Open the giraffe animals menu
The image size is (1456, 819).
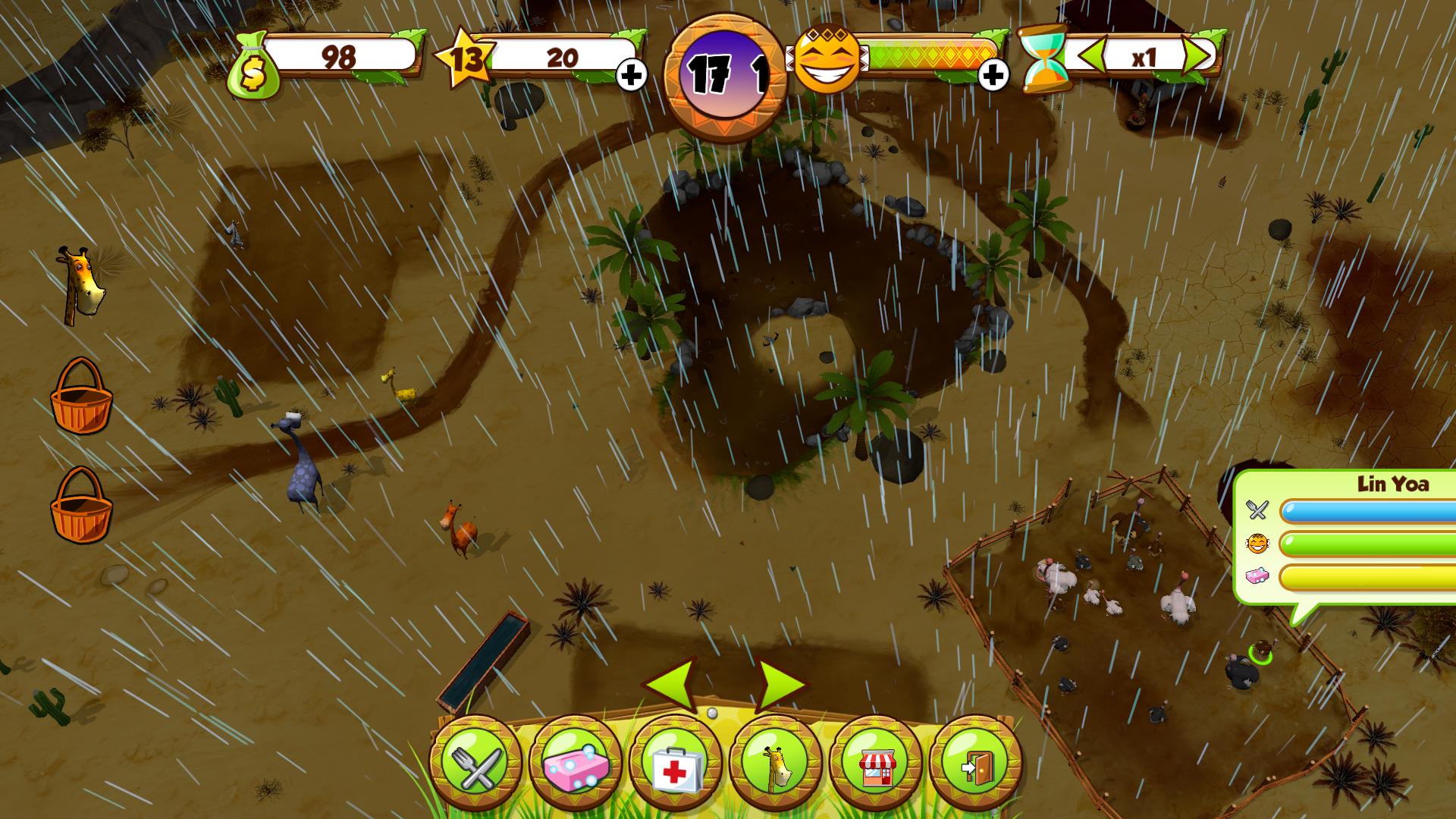pos(776,761)
